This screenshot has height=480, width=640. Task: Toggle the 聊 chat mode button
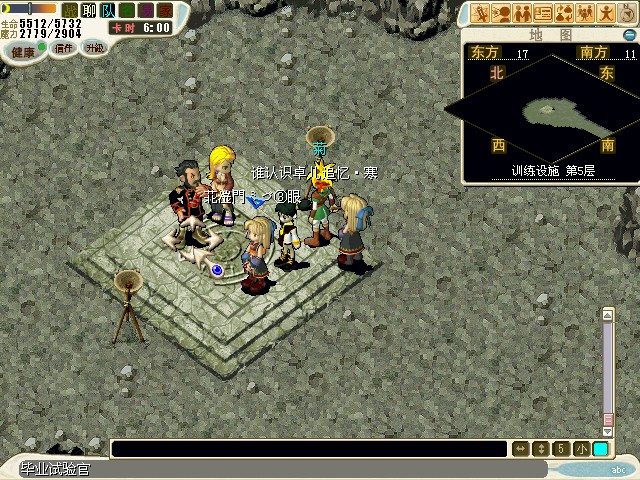[x=88, y=10]
